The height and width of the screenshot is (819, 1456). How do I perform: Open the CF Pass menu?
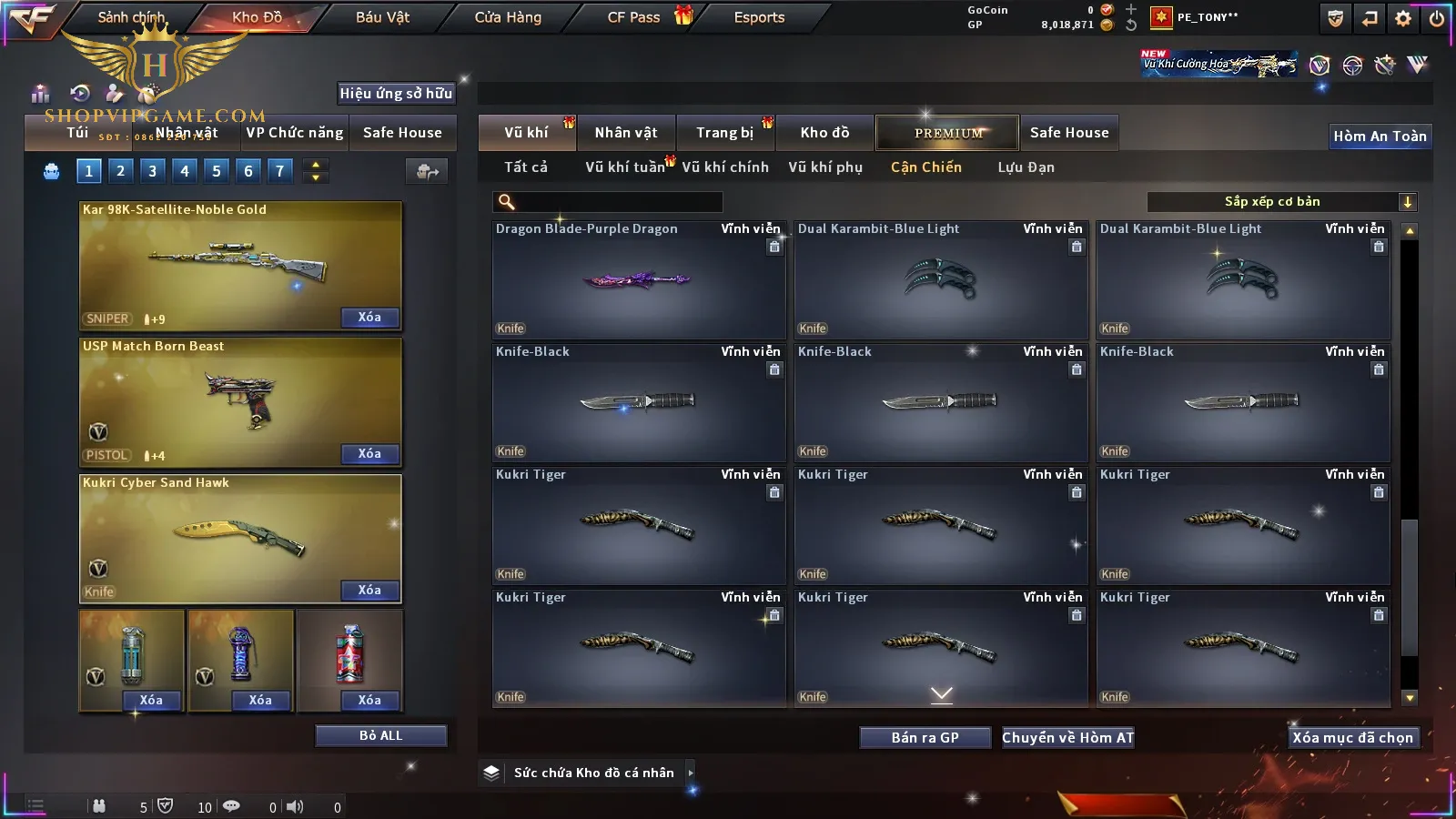(x=634, y=17)
